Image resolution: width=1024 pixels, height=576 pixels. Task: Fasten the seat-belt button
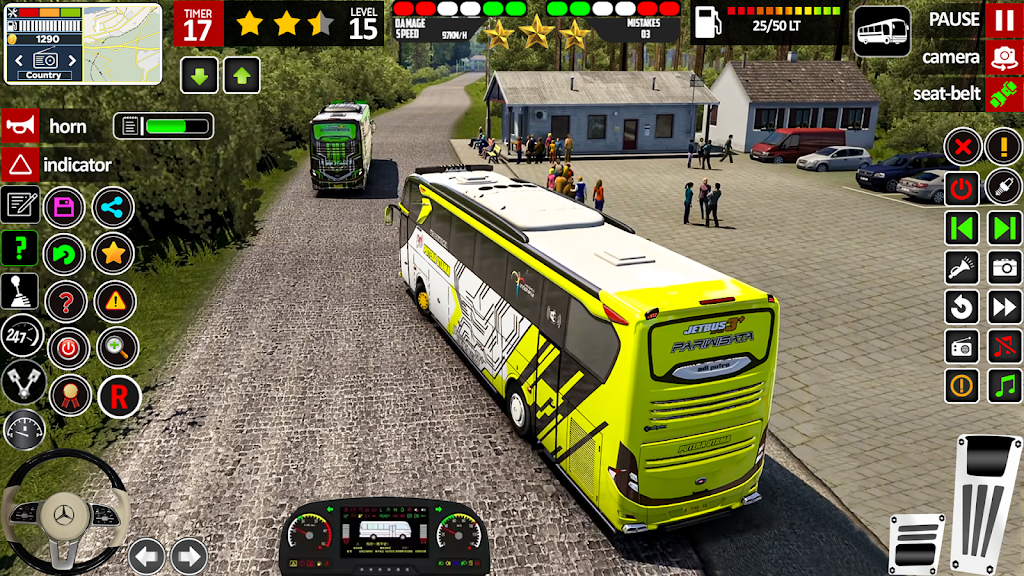tap(1003, 94)
